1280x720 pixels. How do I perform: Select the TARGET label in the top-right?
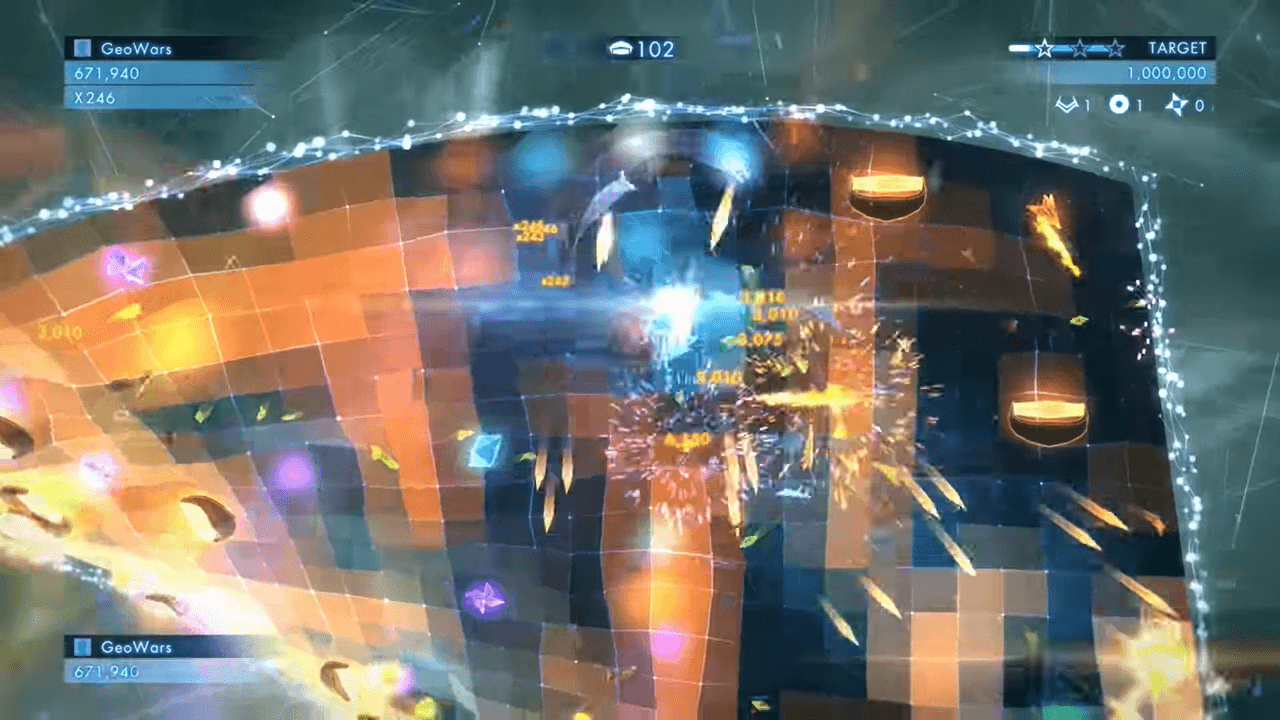[1178, 47]
